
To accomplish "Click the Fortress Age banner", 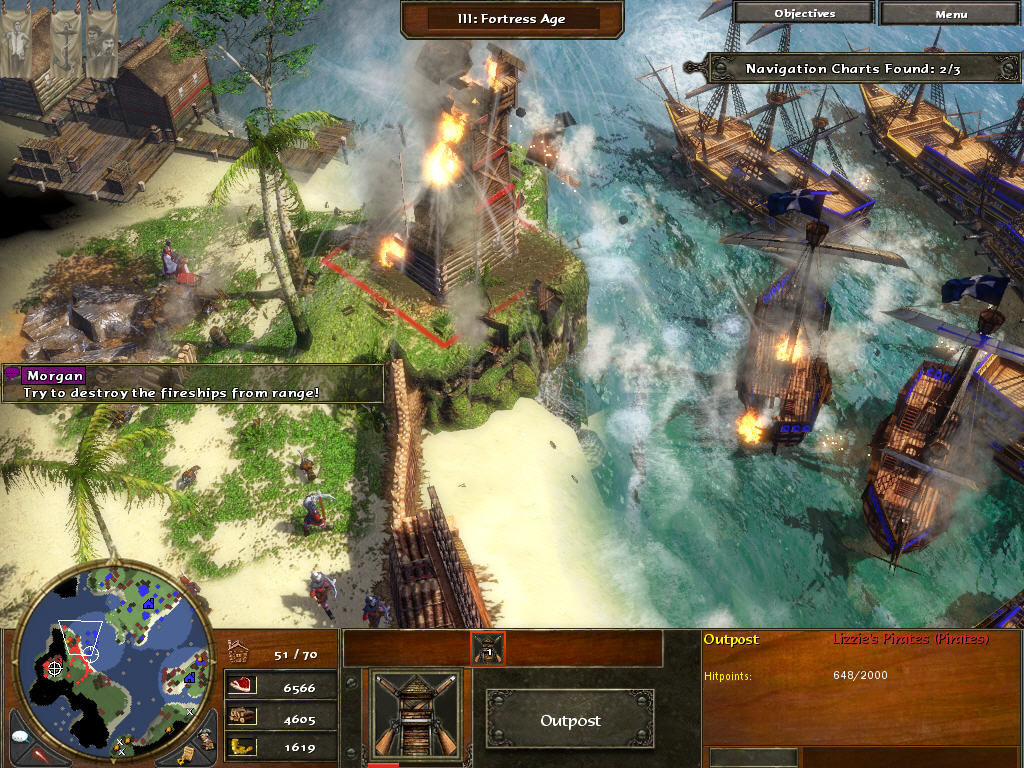I will coord(514,18).
